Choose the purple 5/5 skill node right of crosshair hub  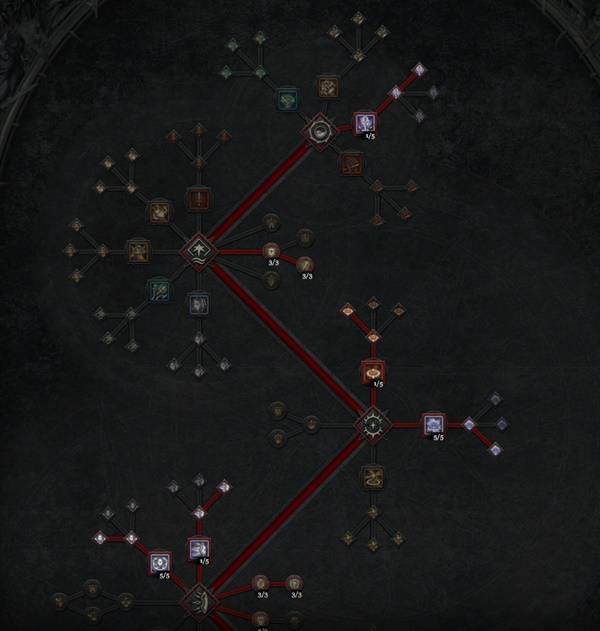(x=433, y=425)
